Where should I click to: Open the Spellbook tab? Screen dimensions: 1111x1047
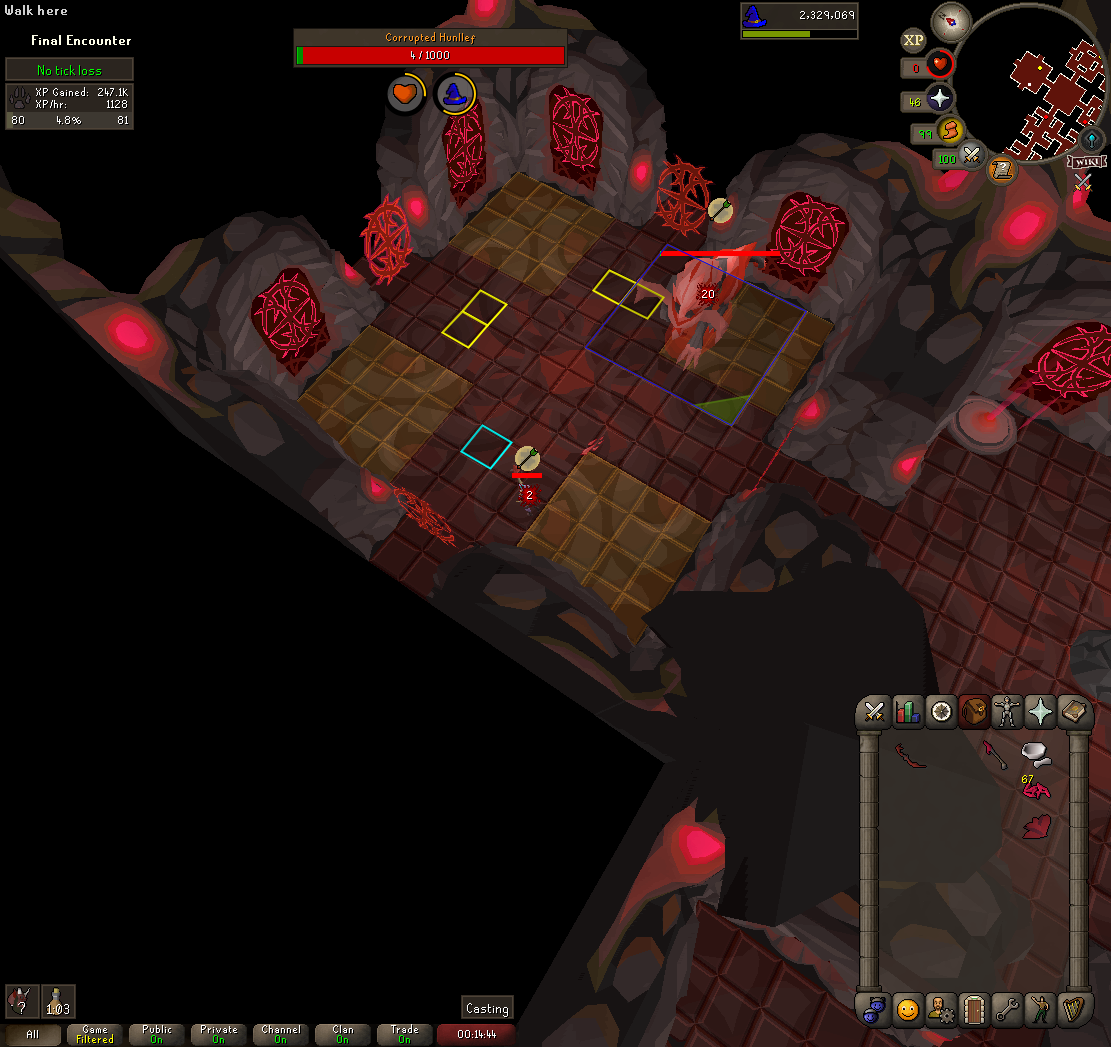coord(1073,712)
